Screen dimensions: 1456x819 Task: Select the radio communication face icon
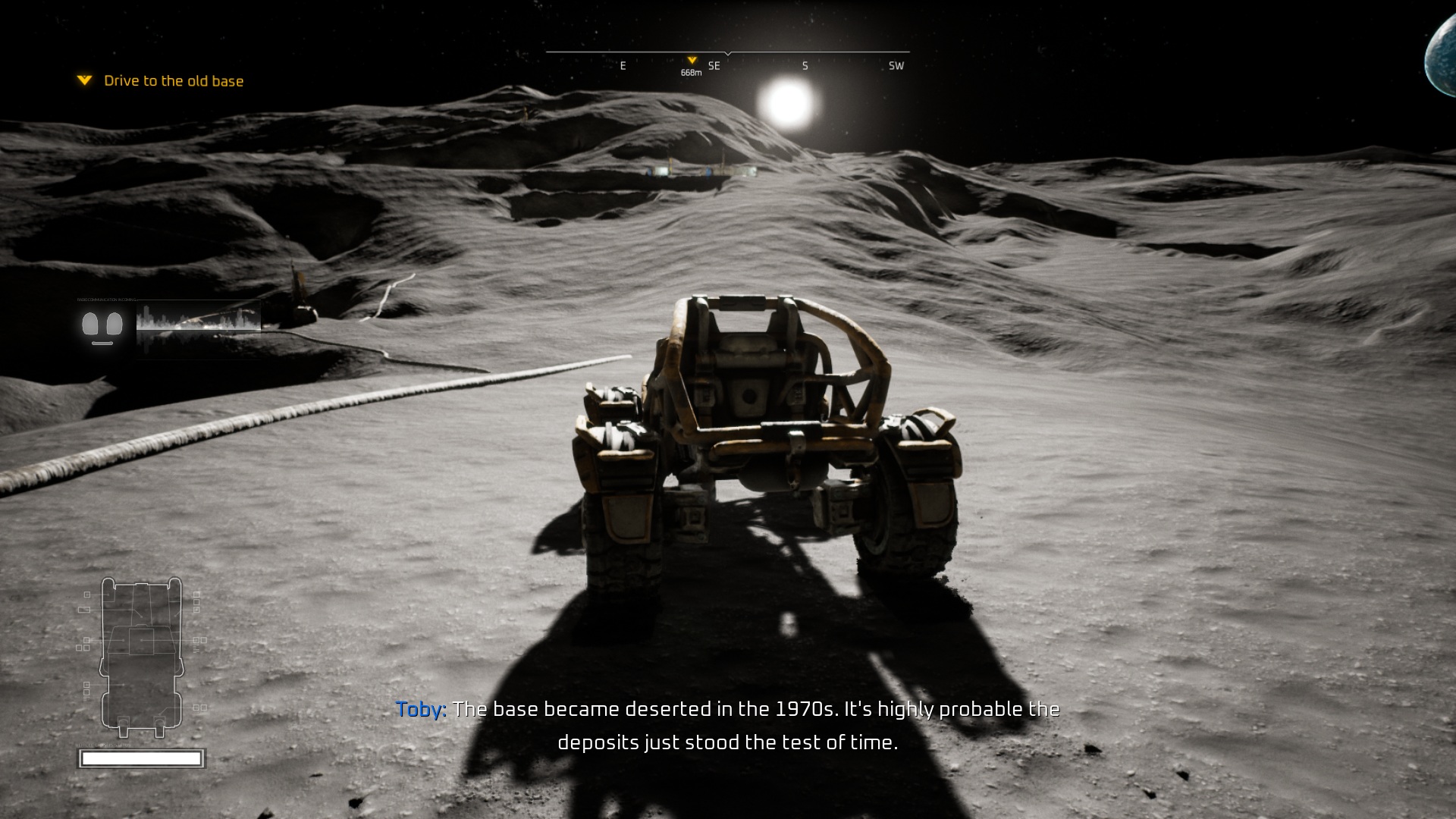coord(102,326)
